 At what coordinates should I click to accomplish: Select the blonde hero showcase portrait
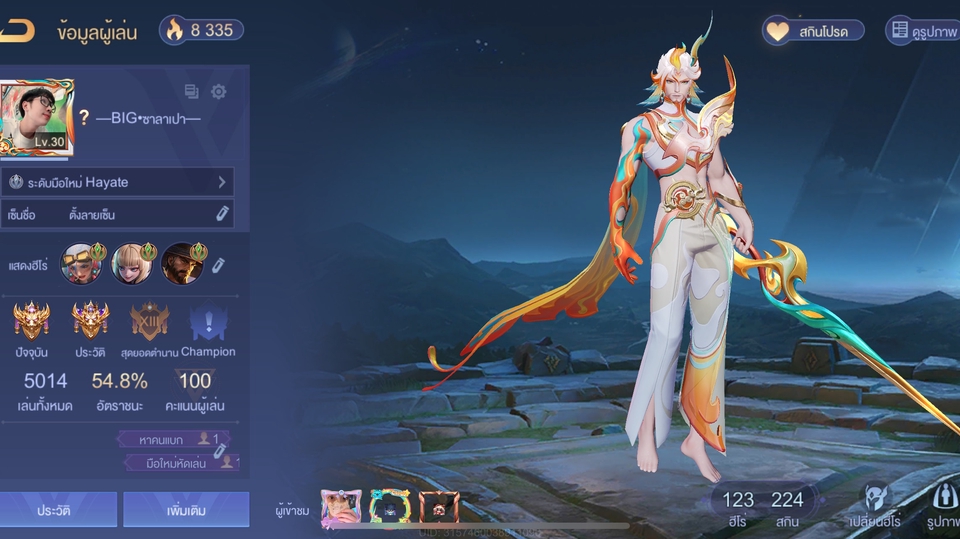[132, 263]
